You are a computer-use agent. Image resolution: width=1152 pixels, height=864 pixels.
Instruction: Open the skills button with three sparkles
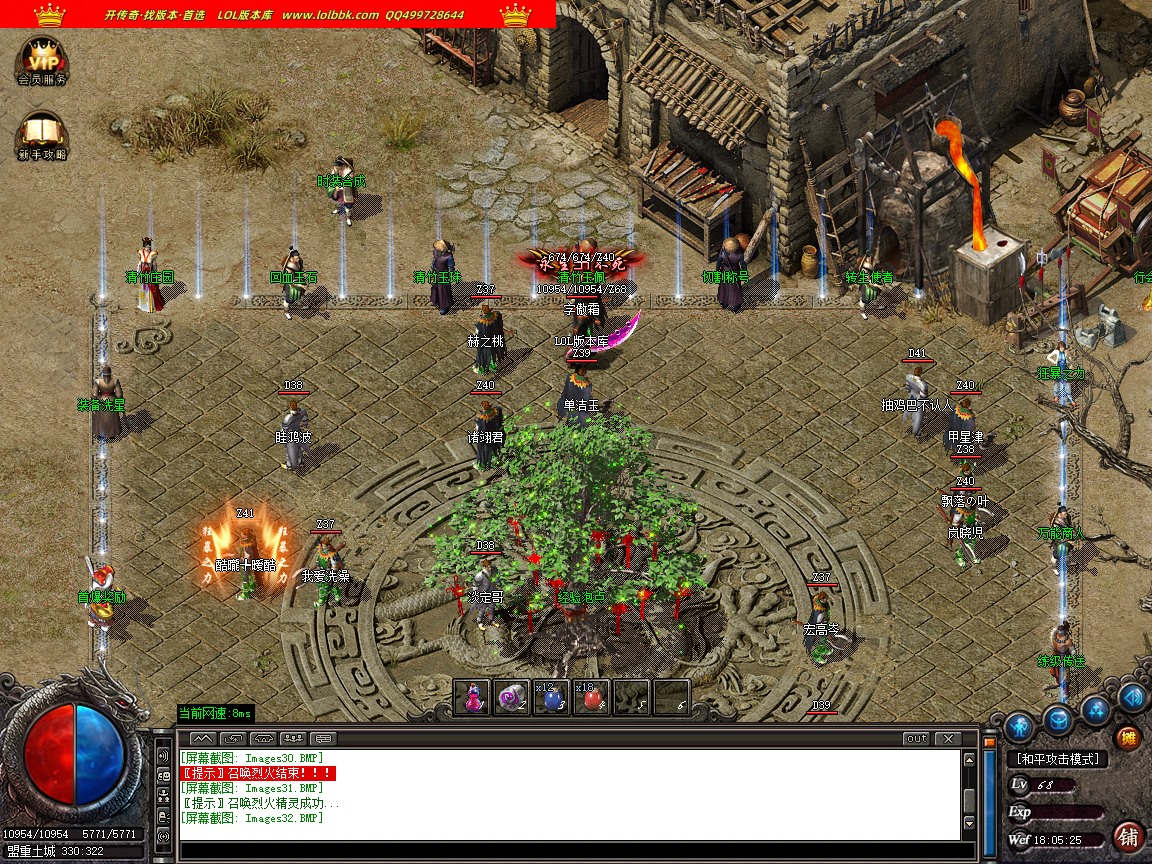click(1096, 709)
